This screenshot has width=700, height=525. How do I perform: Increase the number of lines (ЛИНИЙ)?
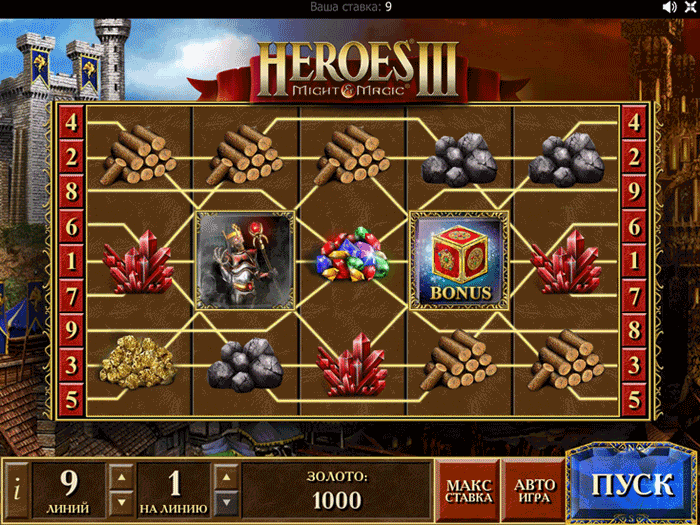tap(120, 475)
